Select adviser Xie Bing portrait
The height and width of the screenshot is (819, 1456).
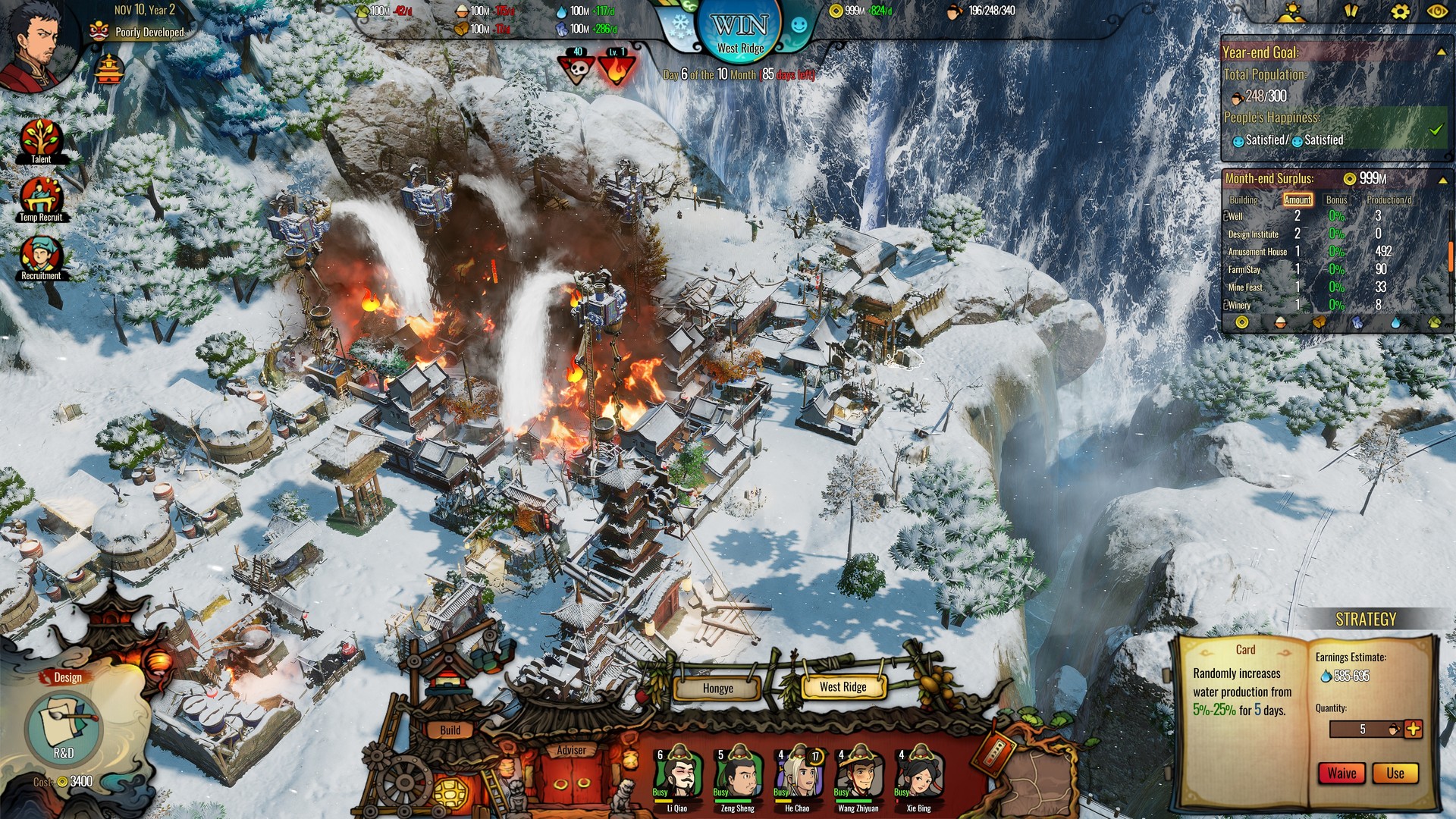click(918, 775)
